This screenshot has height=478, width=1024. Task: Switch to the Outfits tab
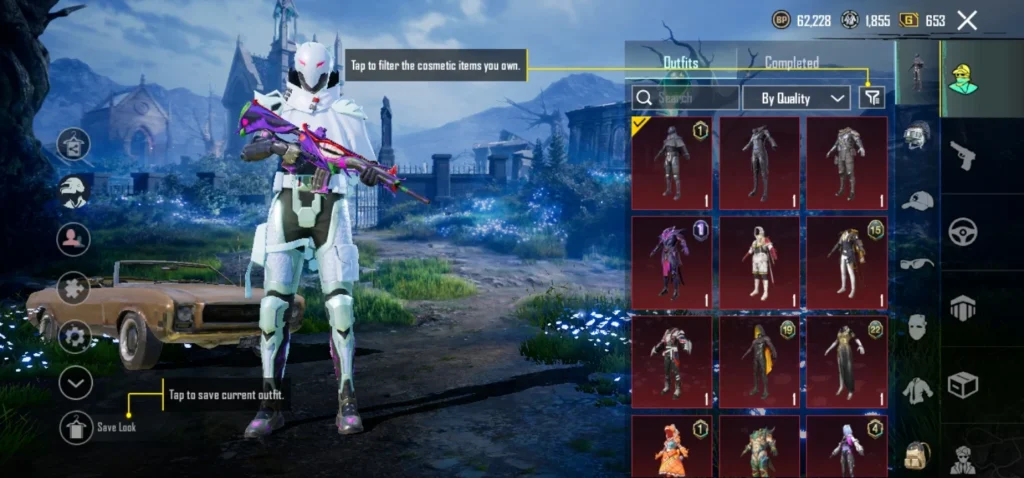pos(681,62)
